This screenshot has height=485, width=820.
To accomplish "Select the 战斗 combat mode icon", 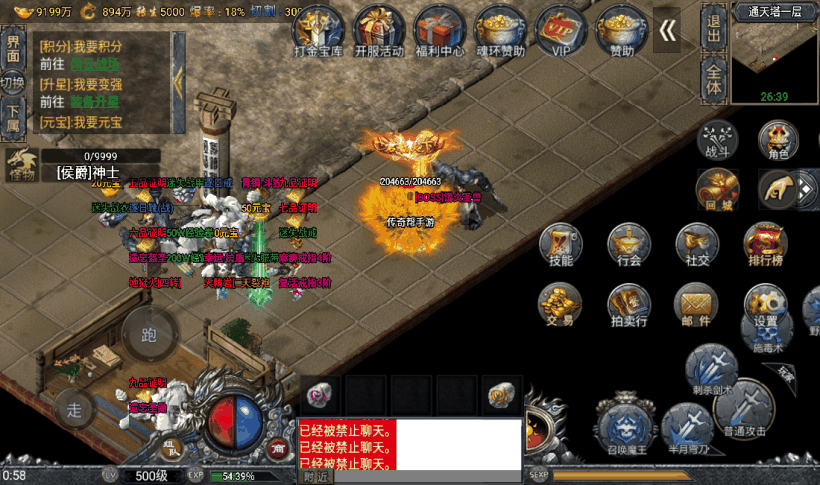I will [x=718, y=139].
